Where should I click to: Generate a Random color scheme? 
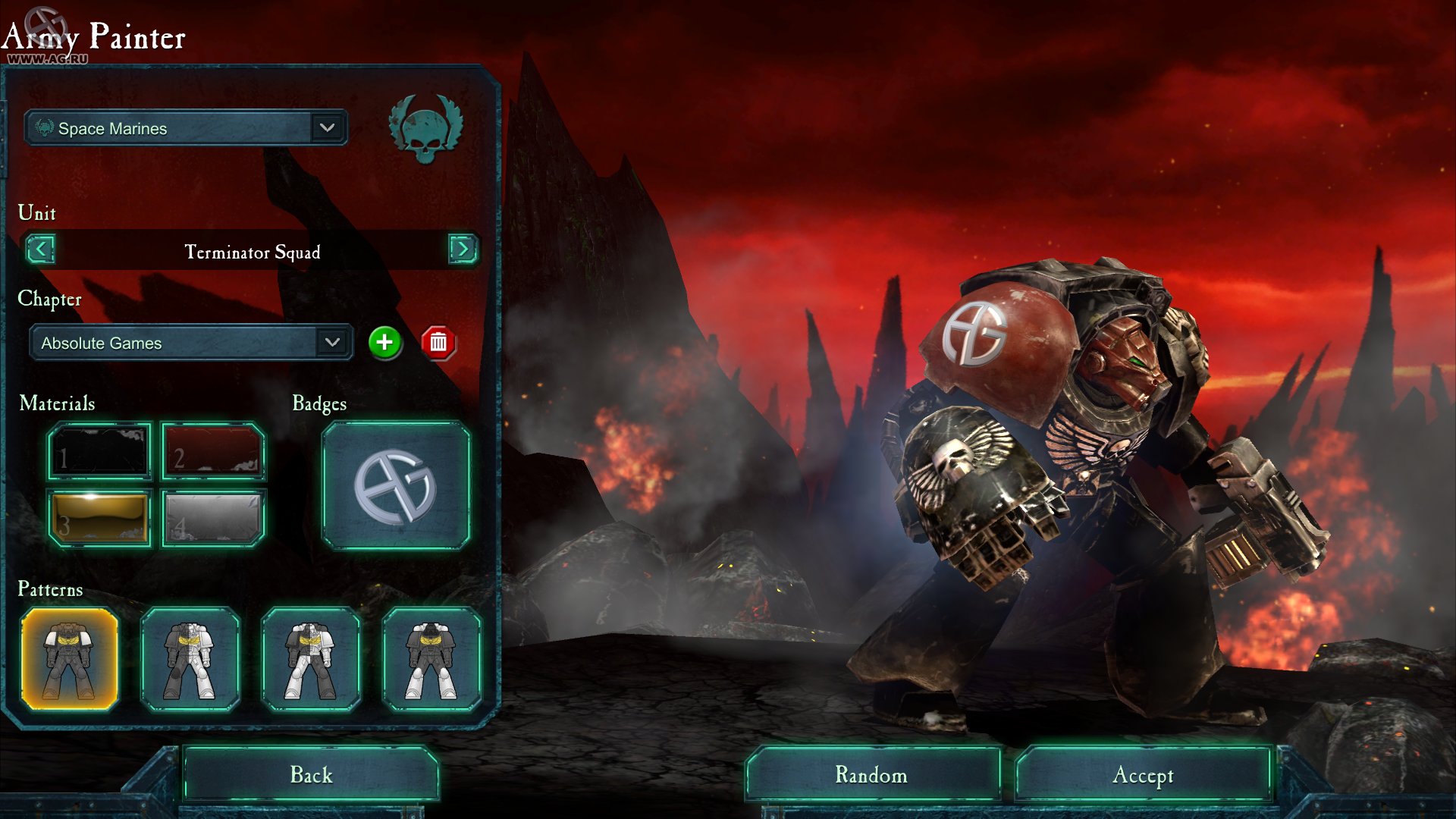(x=871, y=774)
